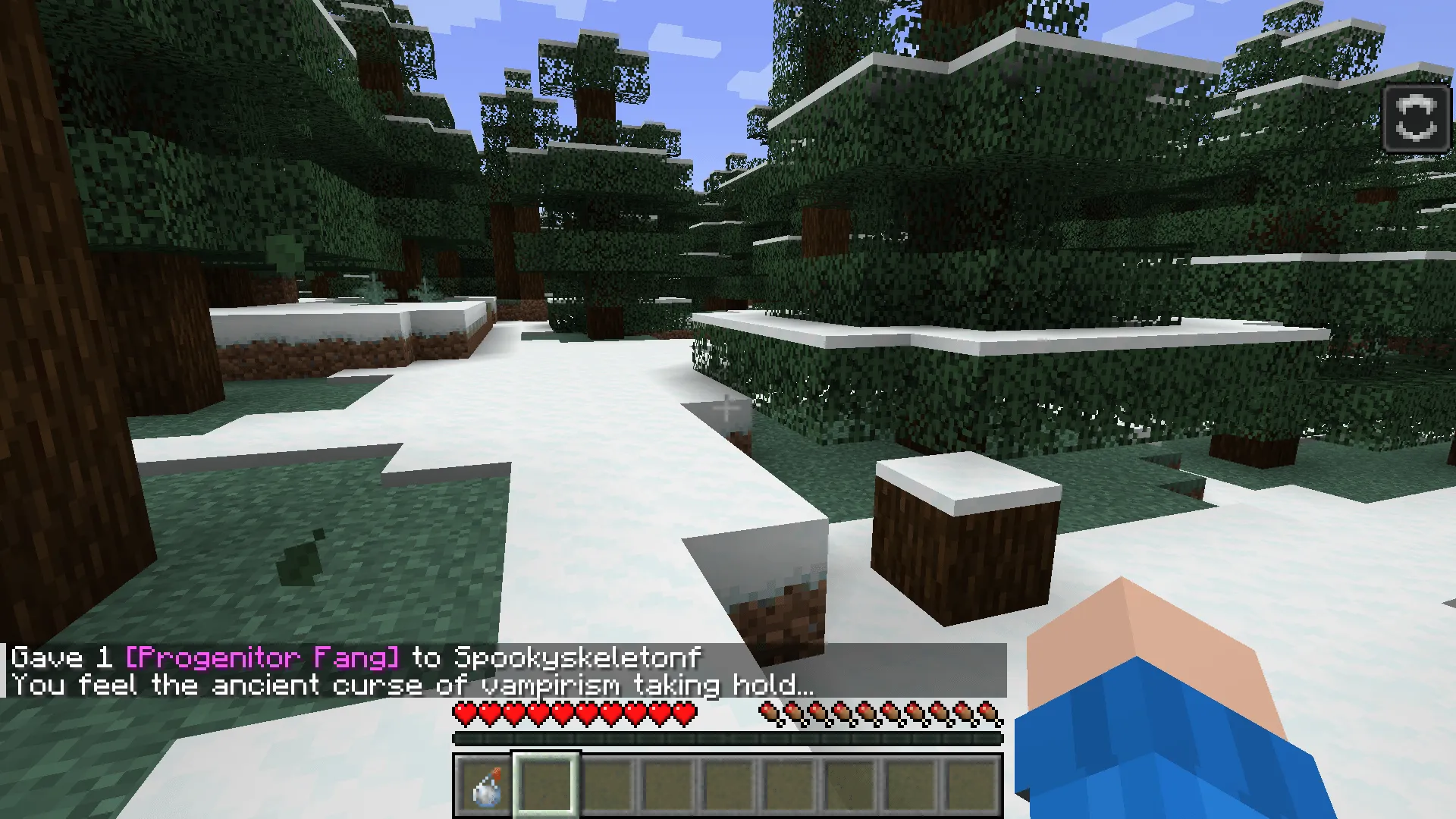Select the currently highlighted second hotbar slot

click(548, 787)
